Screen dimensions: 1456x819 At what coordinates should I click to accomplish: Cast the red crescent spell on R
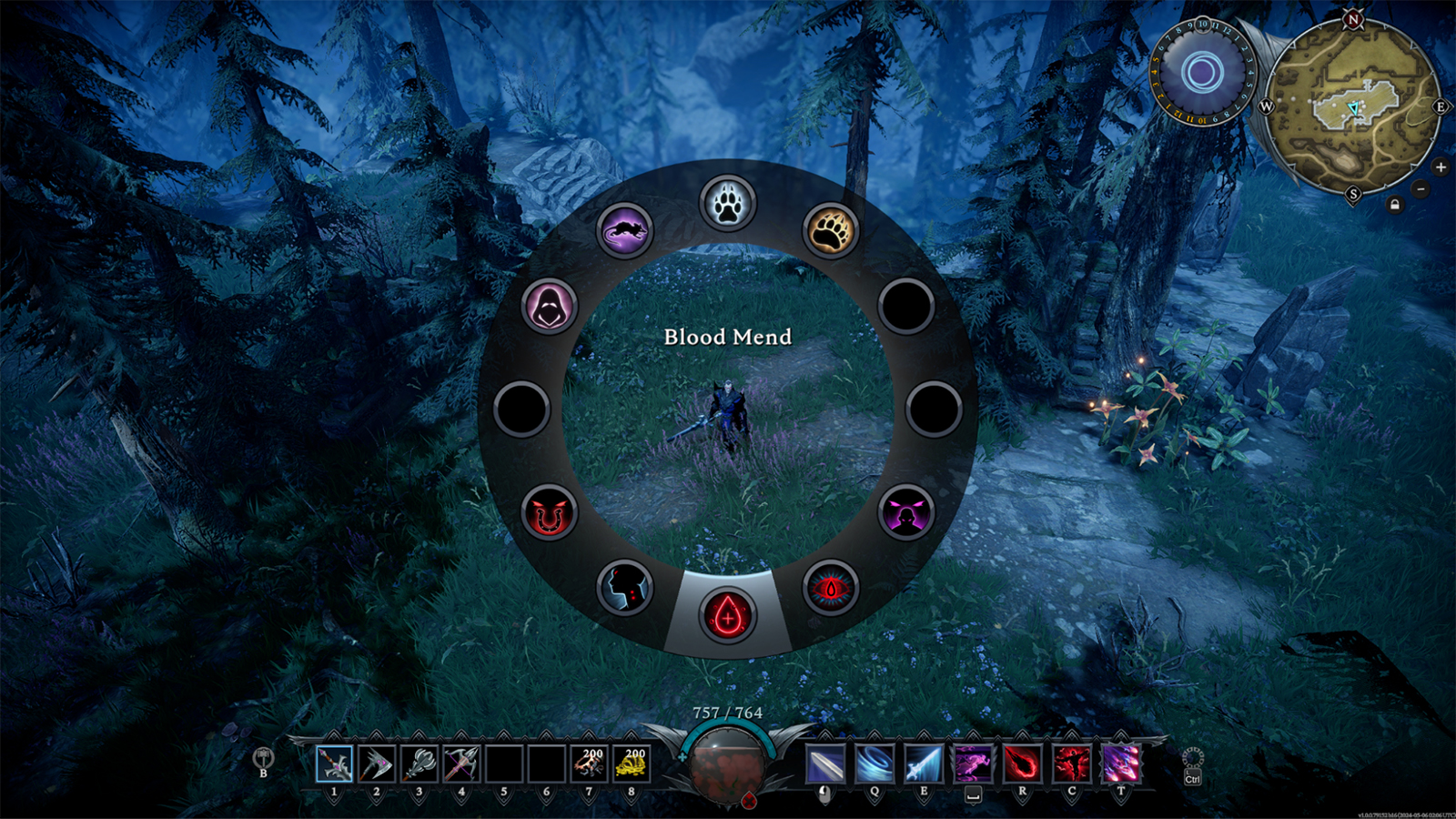[x=1022, y=763]
